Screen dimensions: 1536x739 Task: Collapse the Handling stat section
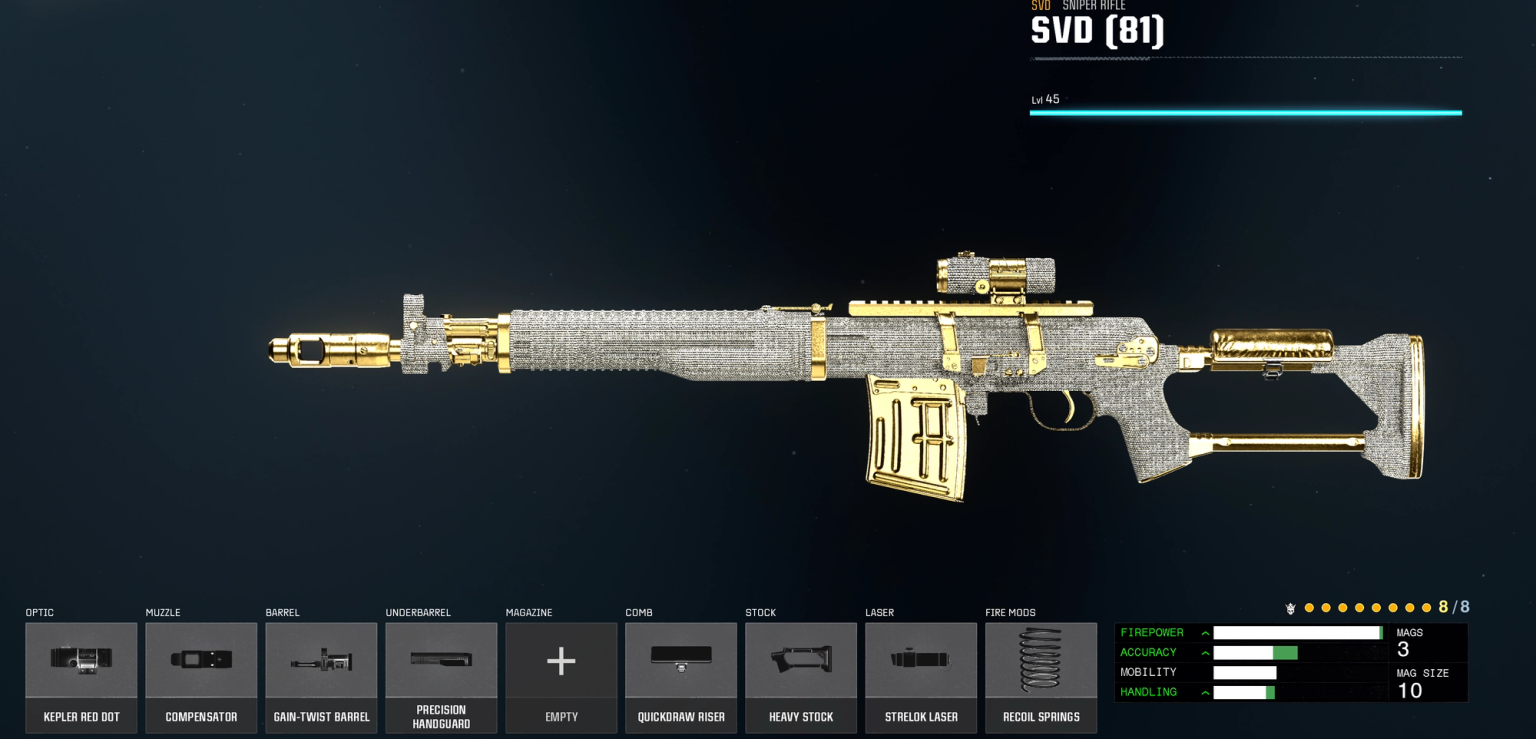tap(1206, 692)
